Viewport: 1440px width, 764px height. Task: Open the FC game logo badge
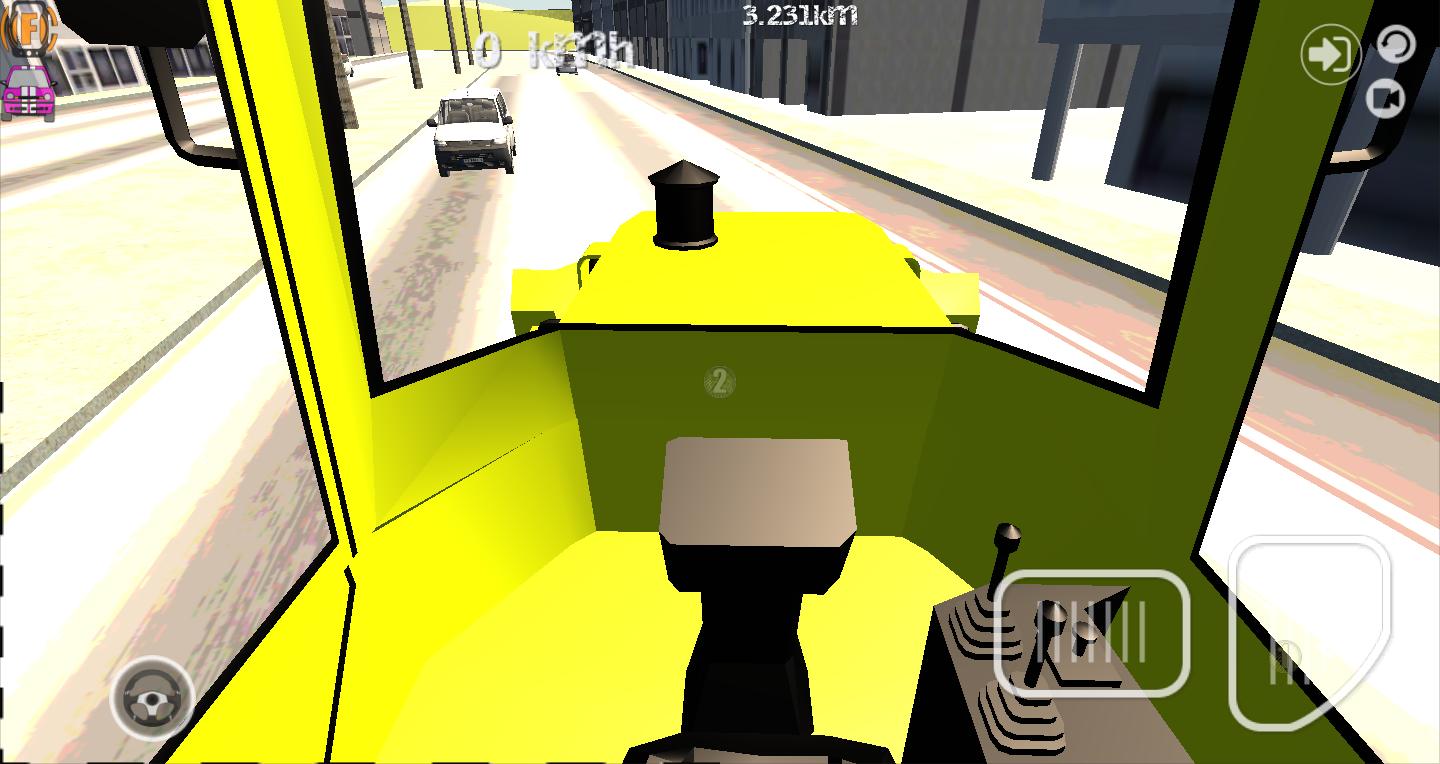[x=28, y=30]
